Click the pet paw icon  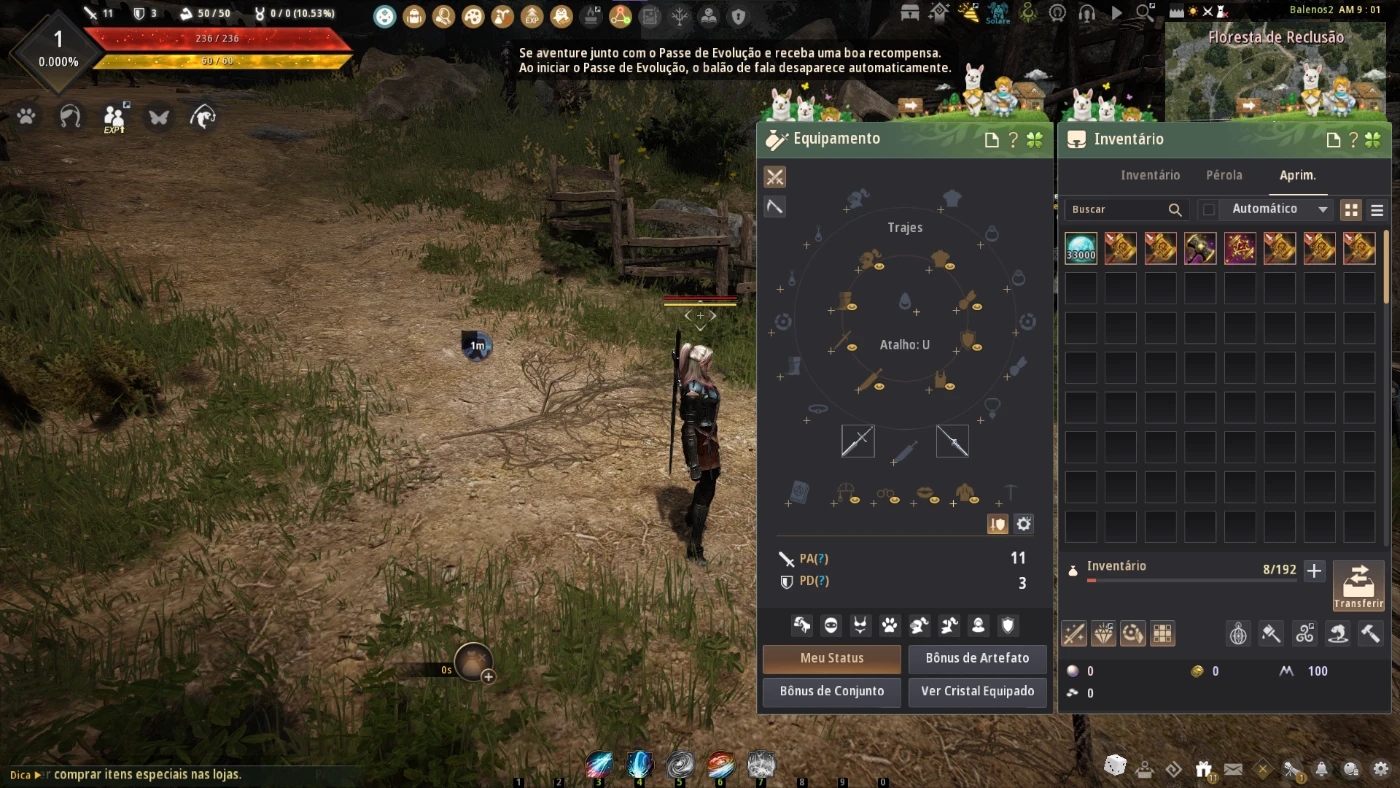pos(26,117)
